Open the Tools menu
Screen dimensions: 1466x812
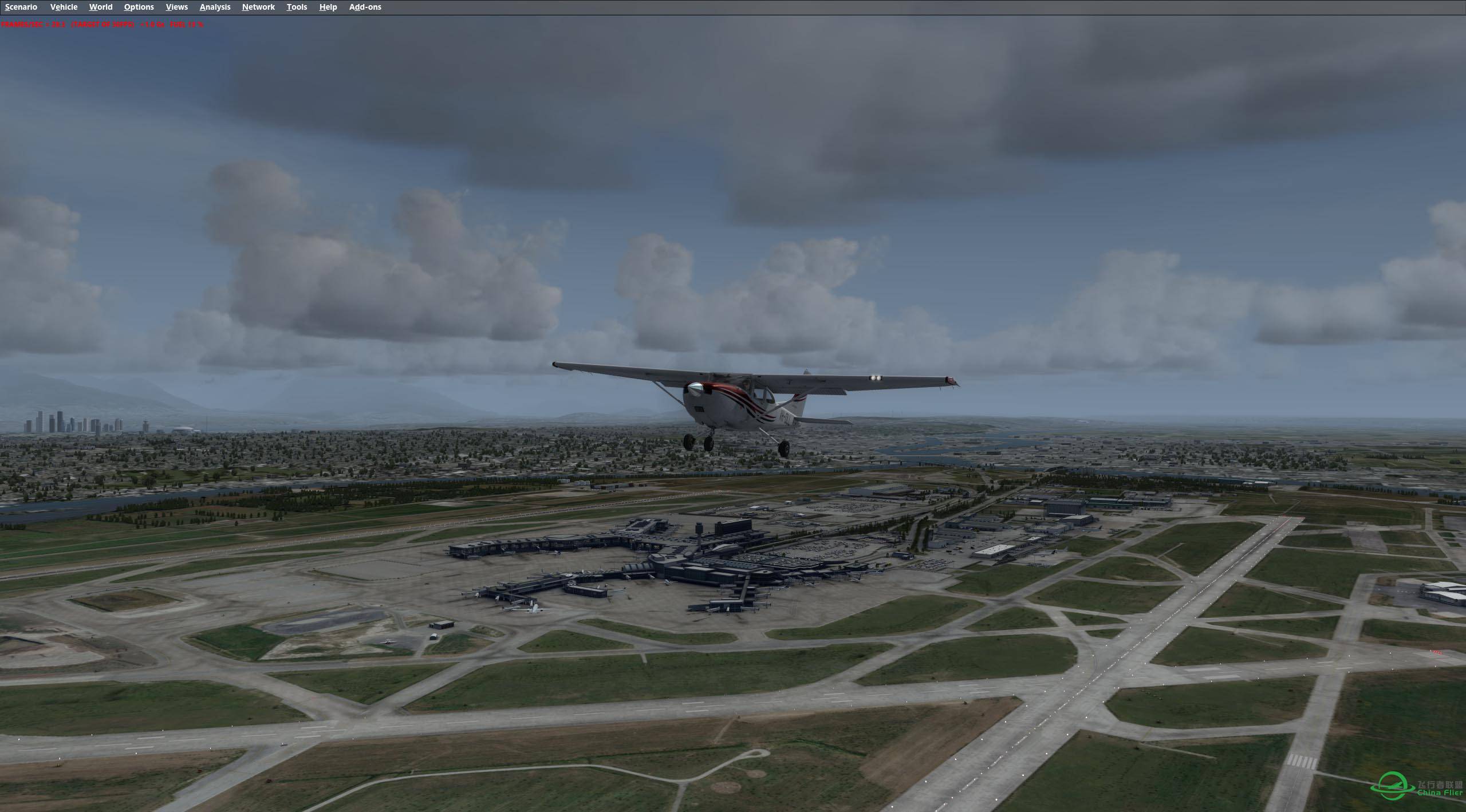[297, 7]
